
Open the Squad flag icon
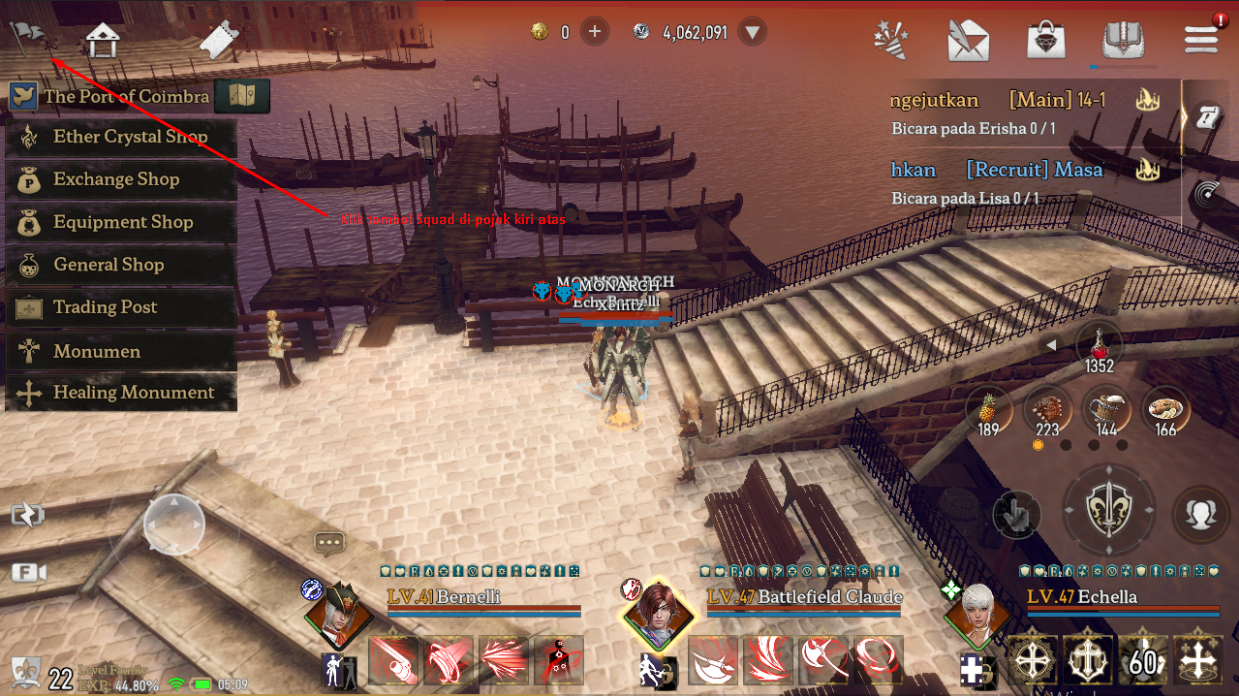(28, 38)
